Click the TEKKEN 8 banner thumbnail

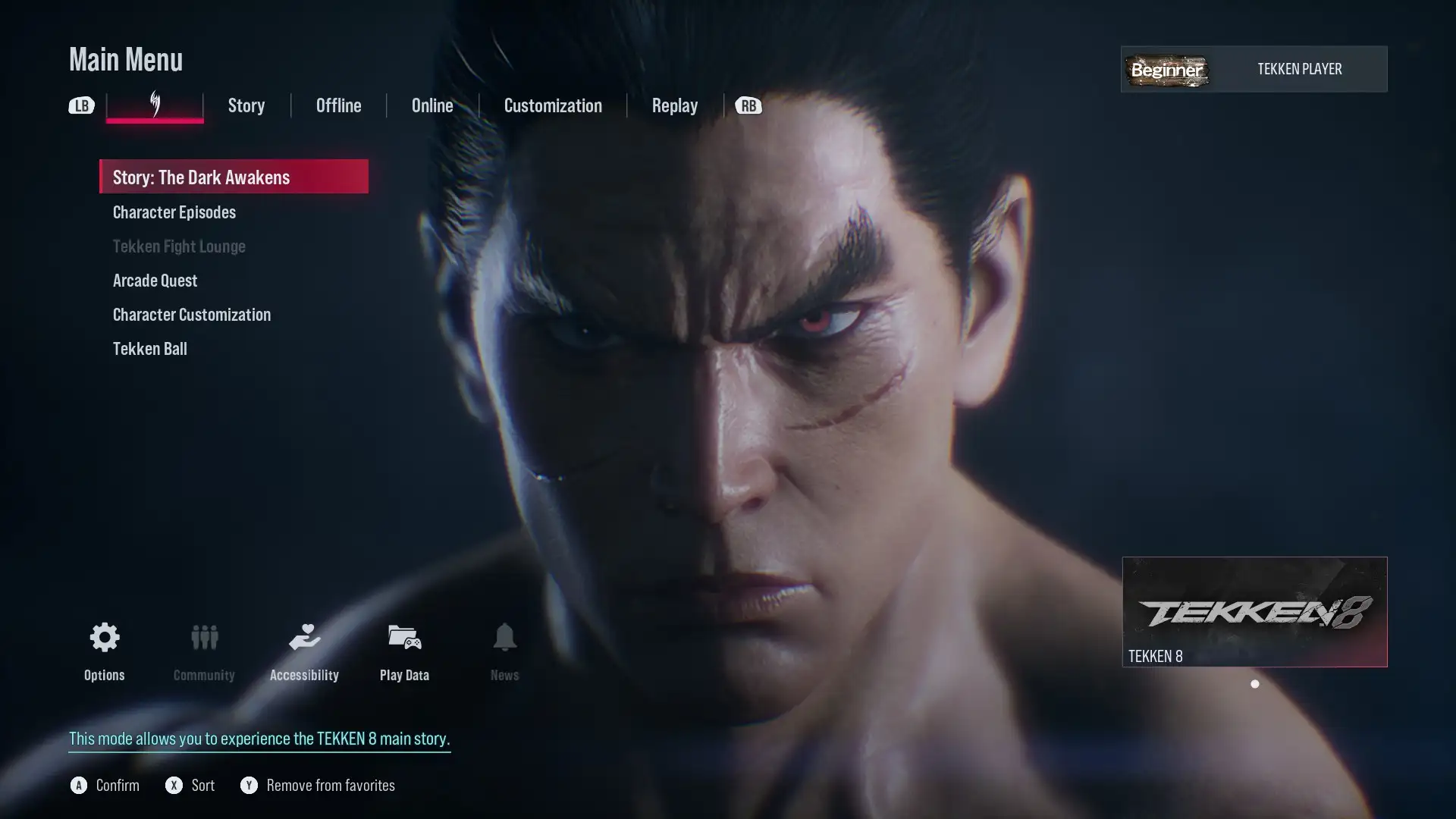(x=1254, y=611)
